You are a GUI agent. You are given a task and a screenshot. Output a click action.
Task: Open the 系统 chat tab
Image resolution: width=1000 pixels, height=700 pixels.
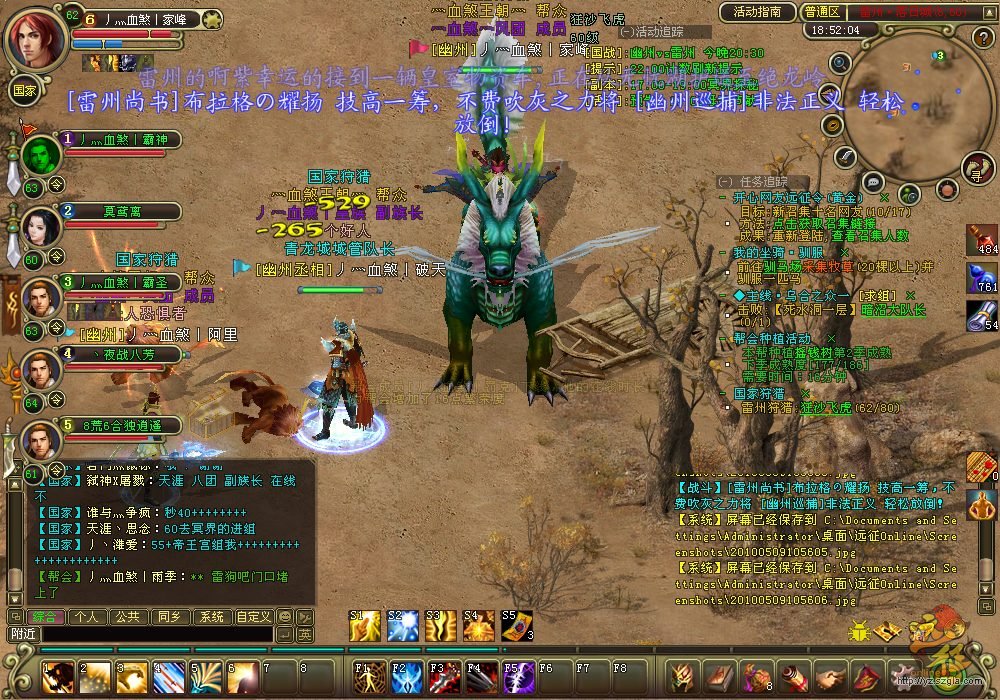(209, 617)
